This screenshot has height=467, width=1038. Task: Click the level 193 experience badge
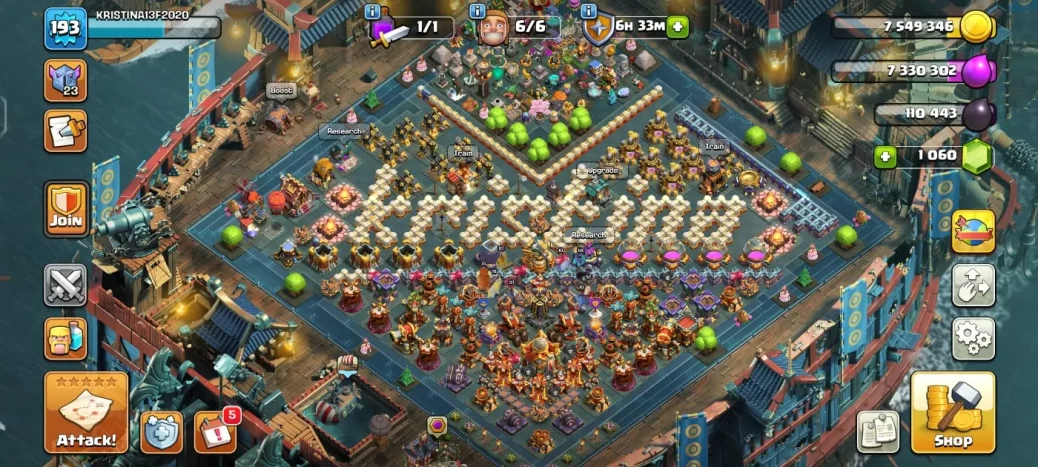pyautogui.click(x=65, y=30)
